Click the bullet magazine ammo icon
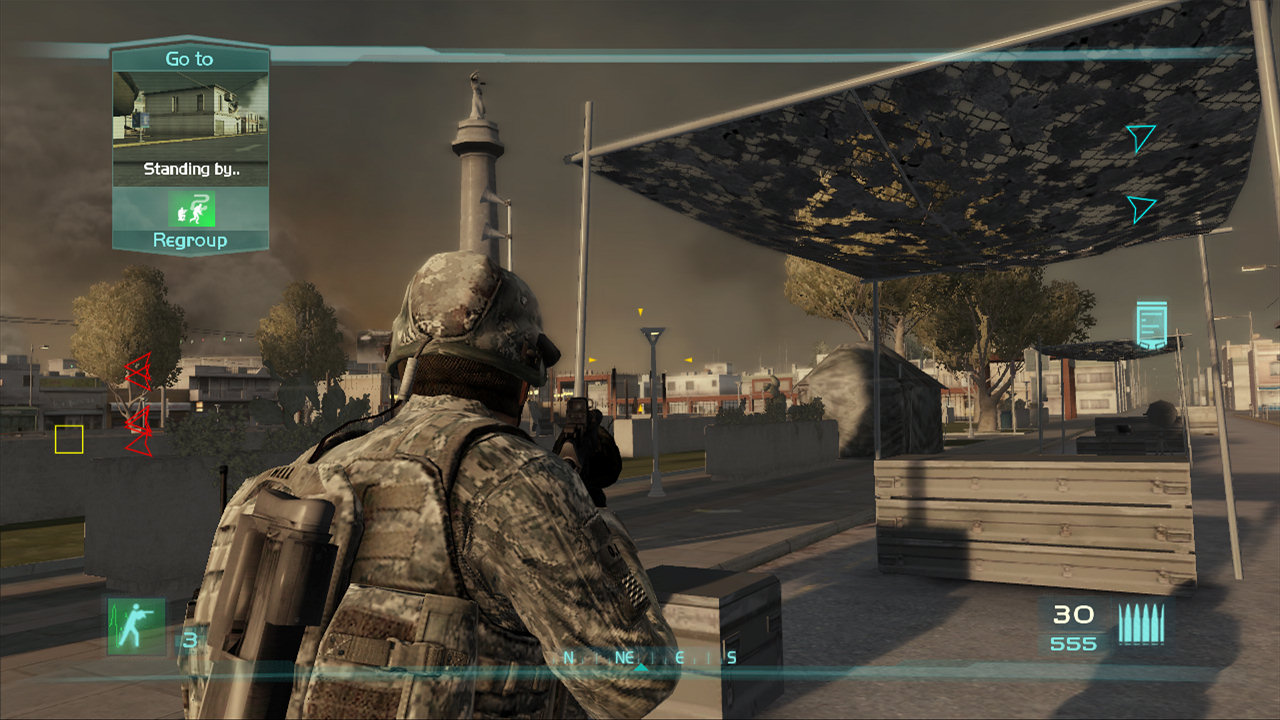The height and width of the screenshot is (720, 1280). 1143,622
